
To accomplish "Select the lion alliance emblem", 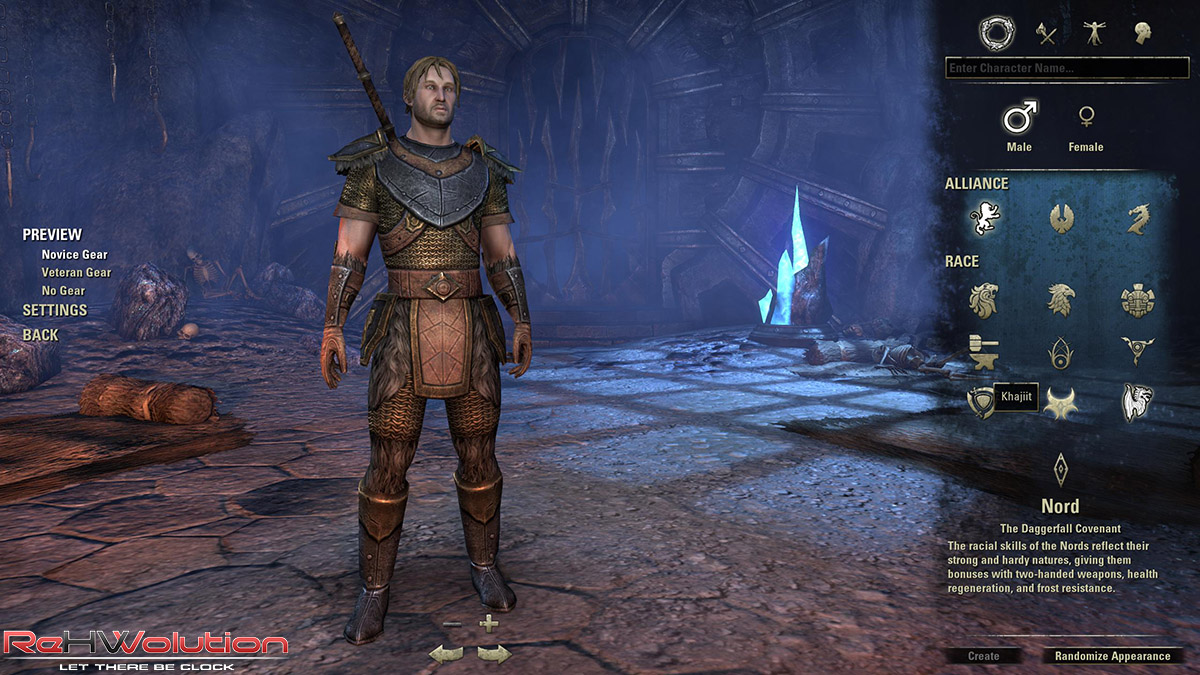I will pos(985,218).
